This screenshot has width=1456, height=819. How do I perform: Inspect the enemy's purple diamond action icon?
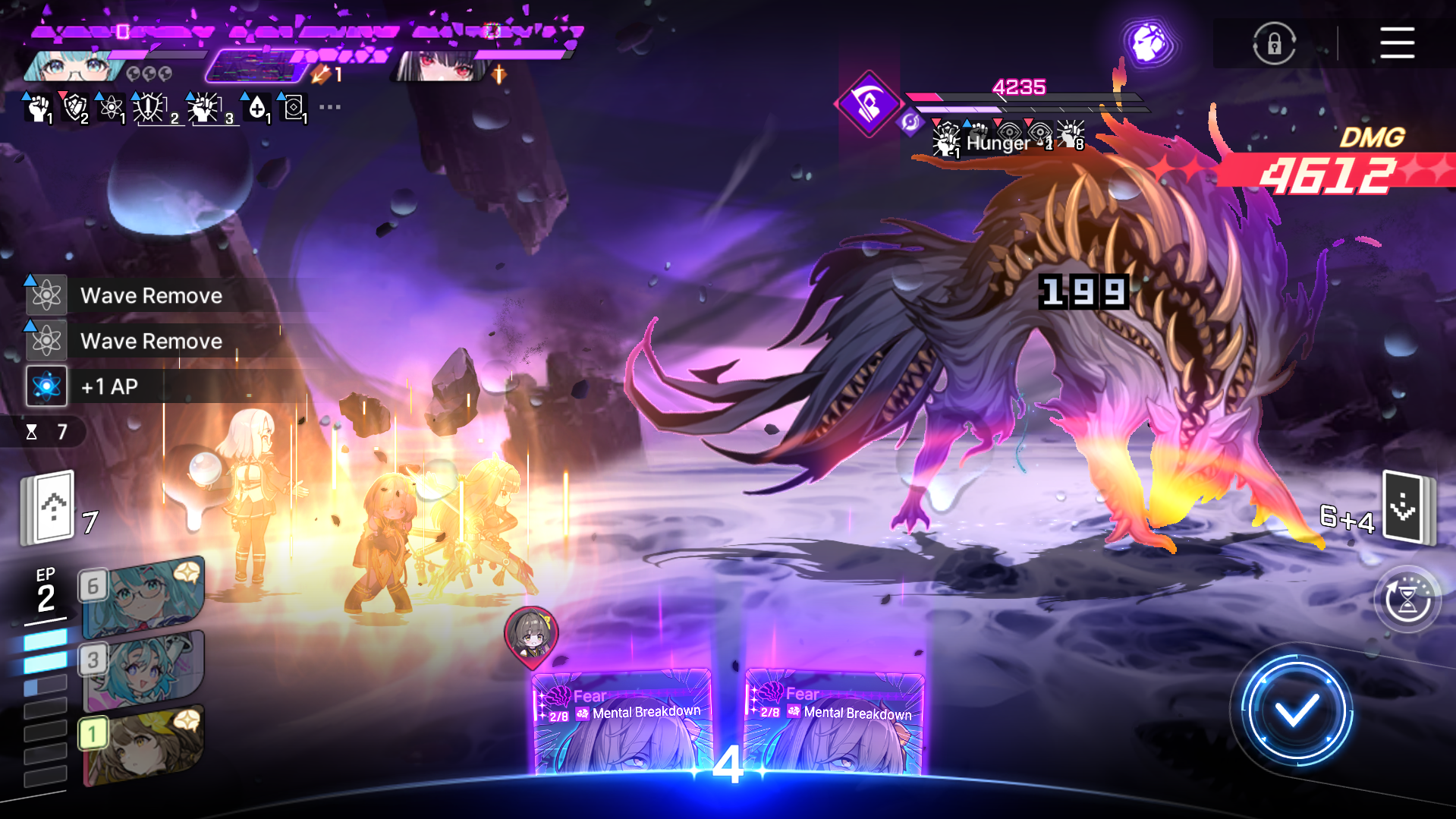[868, 104]
